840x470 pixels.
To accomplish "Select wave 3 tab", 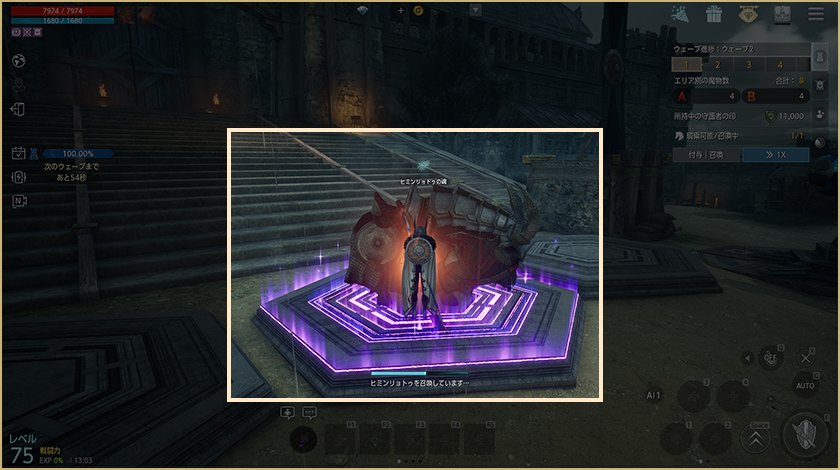I will [749, 64].
